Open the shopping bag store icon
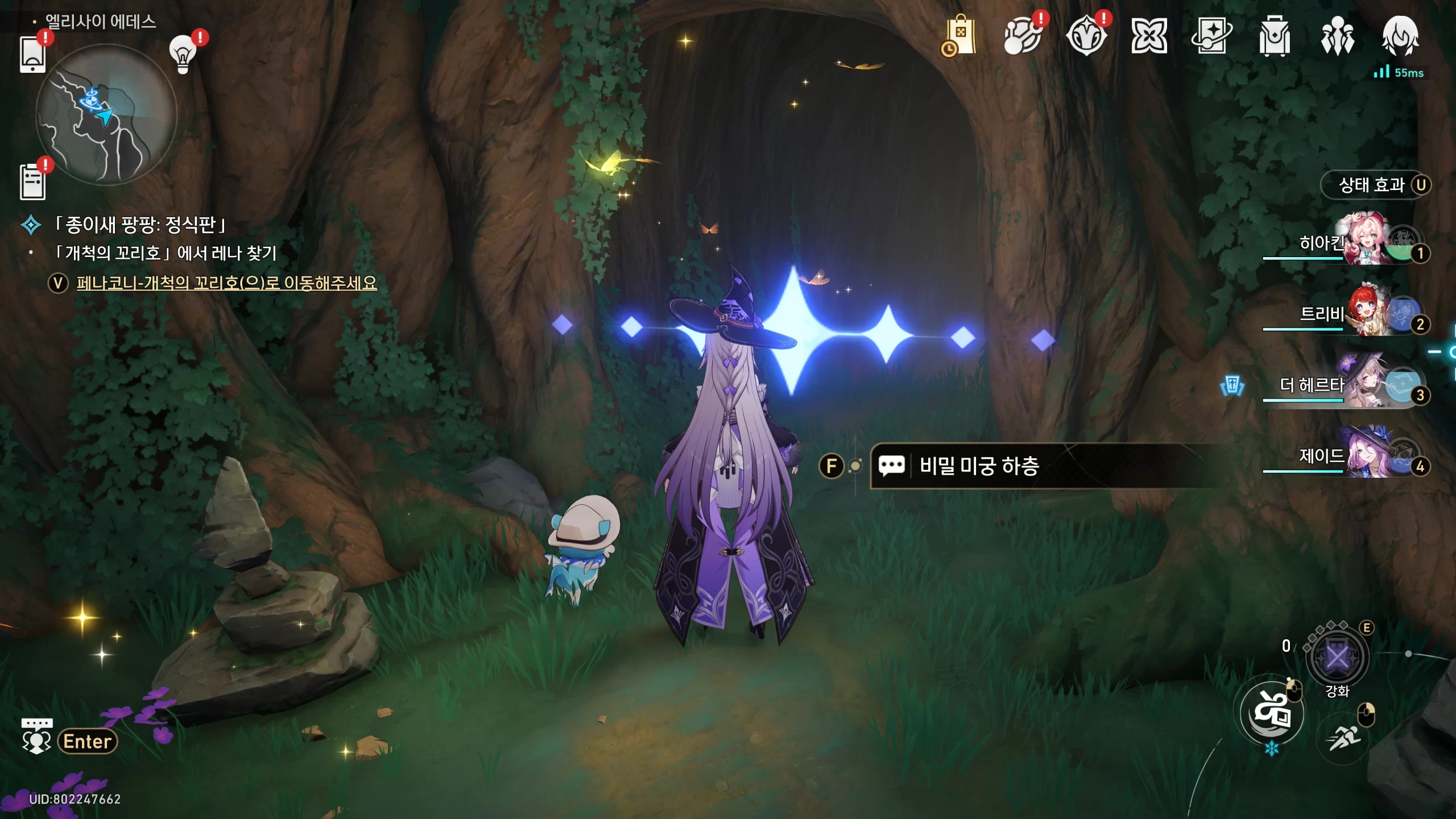 click(x=960, y=36)
